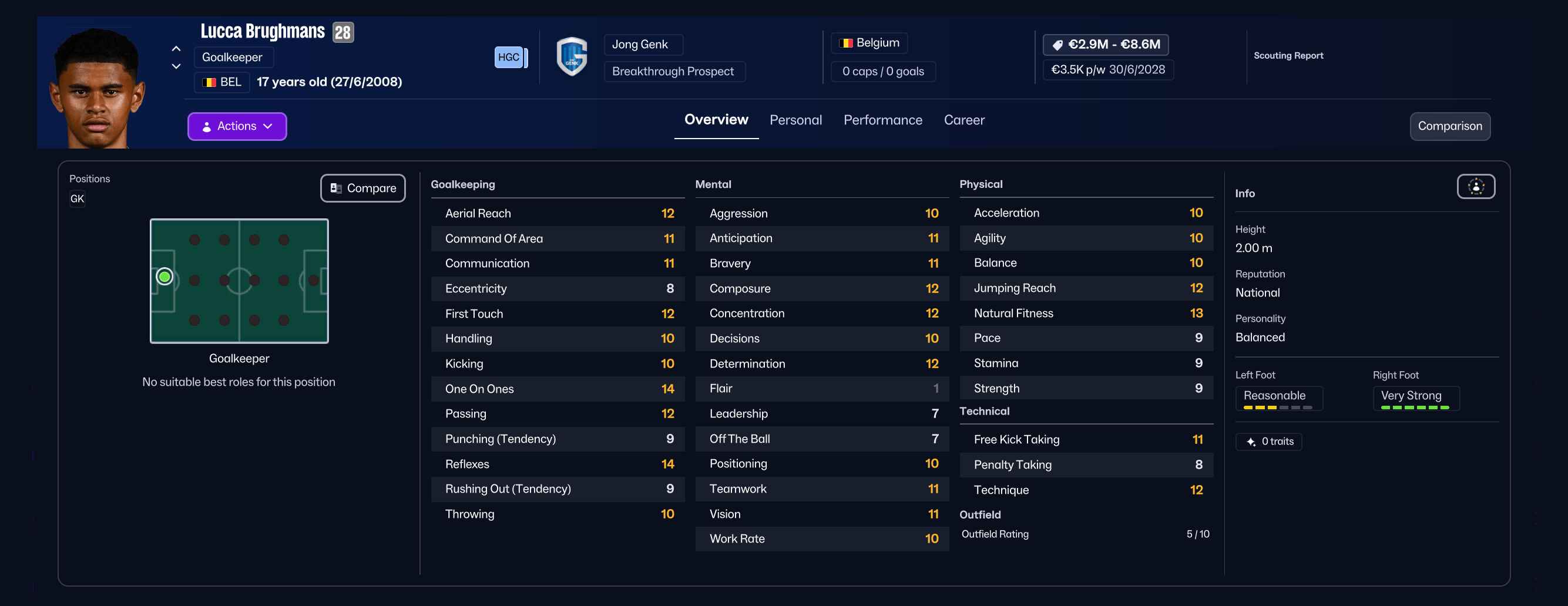
Task: Click the GK position badge
Action: (78, 198)
